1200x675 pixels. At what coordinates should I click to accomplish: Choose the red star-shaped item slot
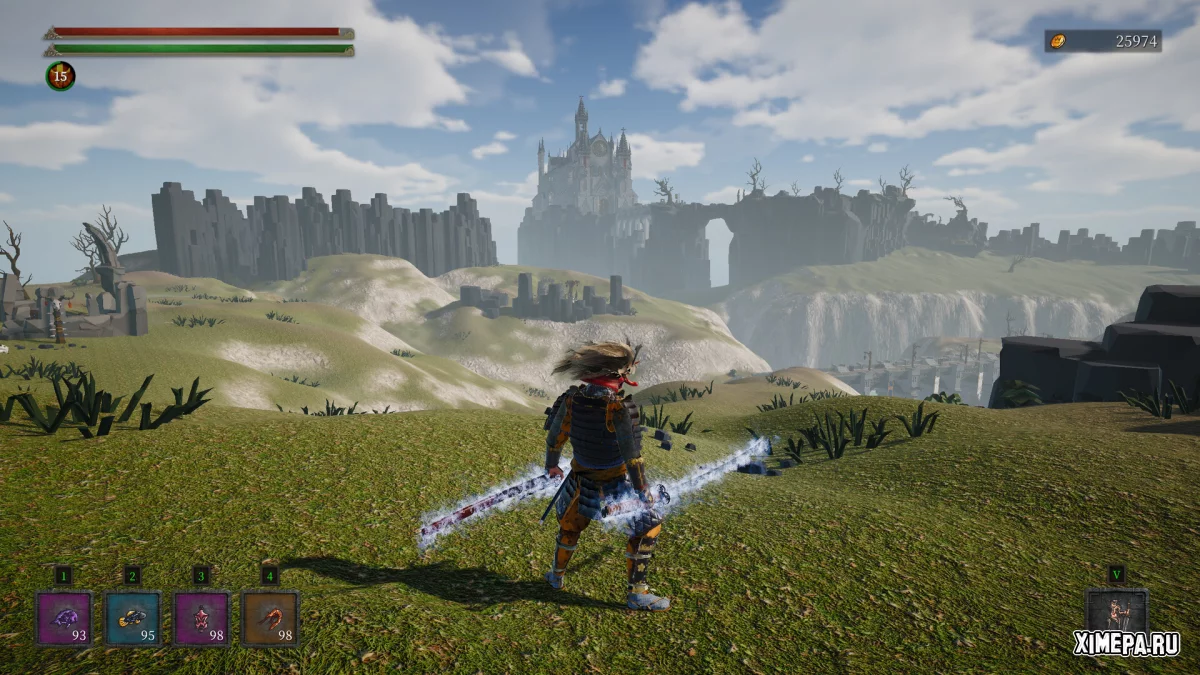[x=201, y=618]
